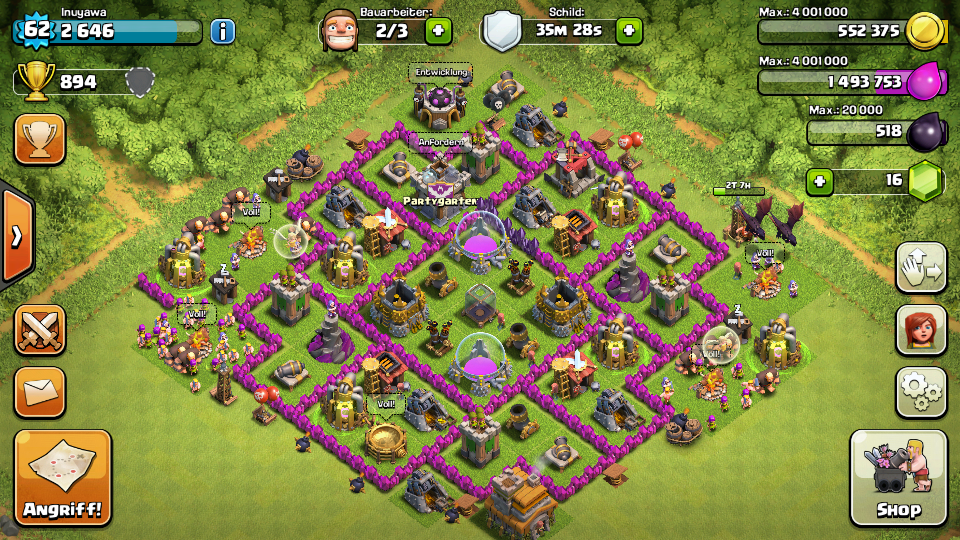Open the trophy leaderboard button
The height and width of the screenshot is (540, 960).
pos(40,139)
